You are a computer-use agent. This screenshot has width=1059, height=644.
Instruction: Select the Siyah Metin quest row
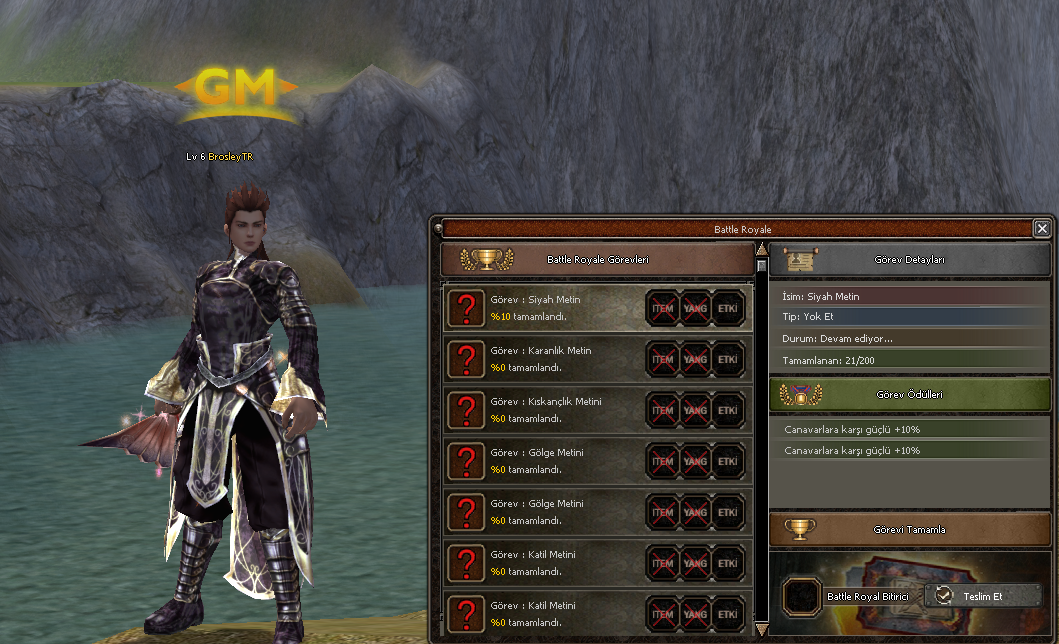[545, 308]
